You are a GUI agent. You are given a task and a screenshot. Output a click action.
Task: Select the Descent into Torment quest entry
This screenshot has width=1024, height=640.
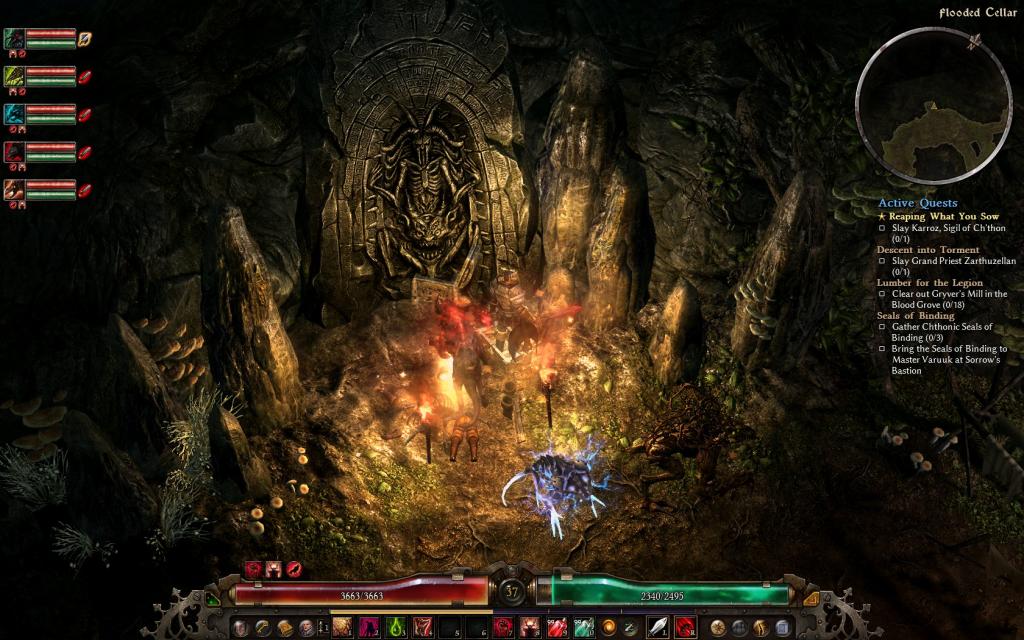pyautogui.click(x=927, y=249)
